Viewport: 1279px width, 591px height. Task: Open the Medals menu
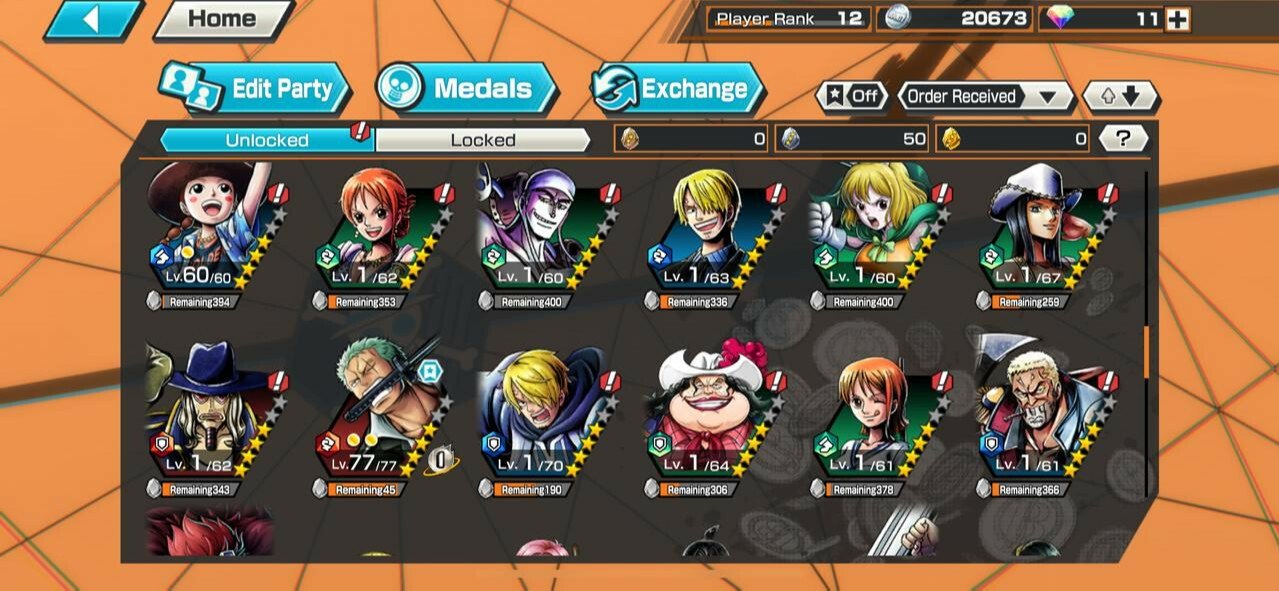pos(468,89)
